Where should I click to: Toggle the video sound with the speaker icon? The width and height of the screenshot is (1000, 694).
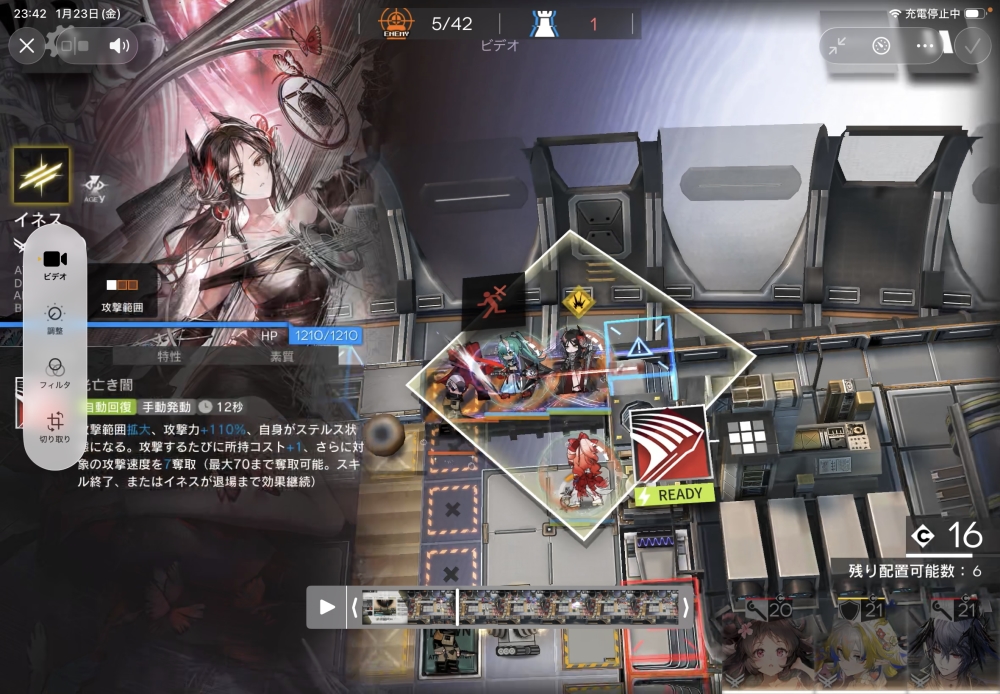click(119, 45)
